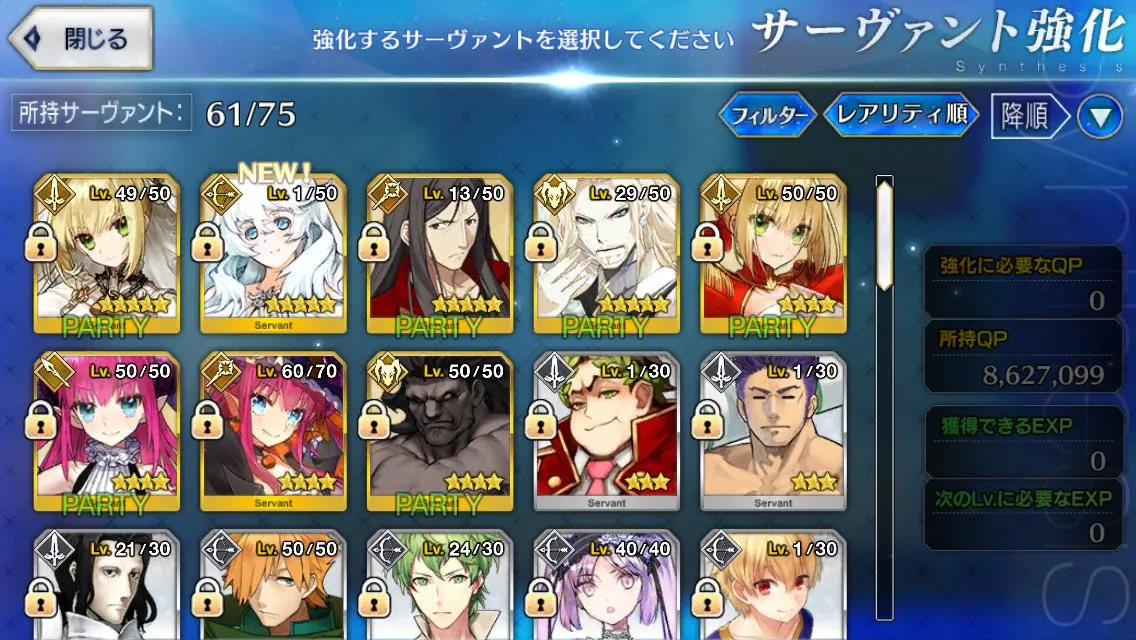Click the servant list scrollbar
Screen dimensions: 1136x640
(884, 400)
